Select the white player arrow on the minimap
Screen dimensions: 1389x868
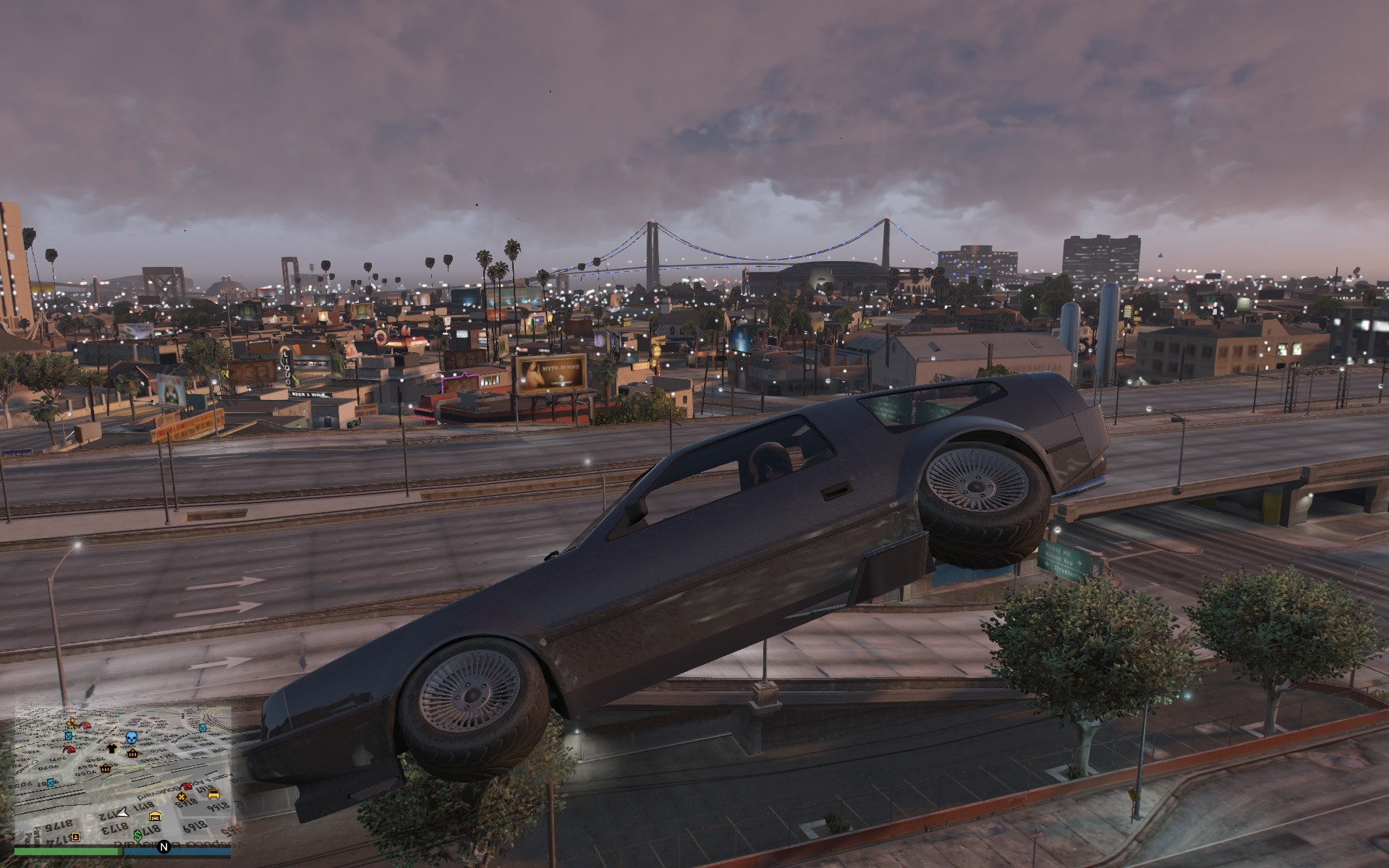coord(123,813)
